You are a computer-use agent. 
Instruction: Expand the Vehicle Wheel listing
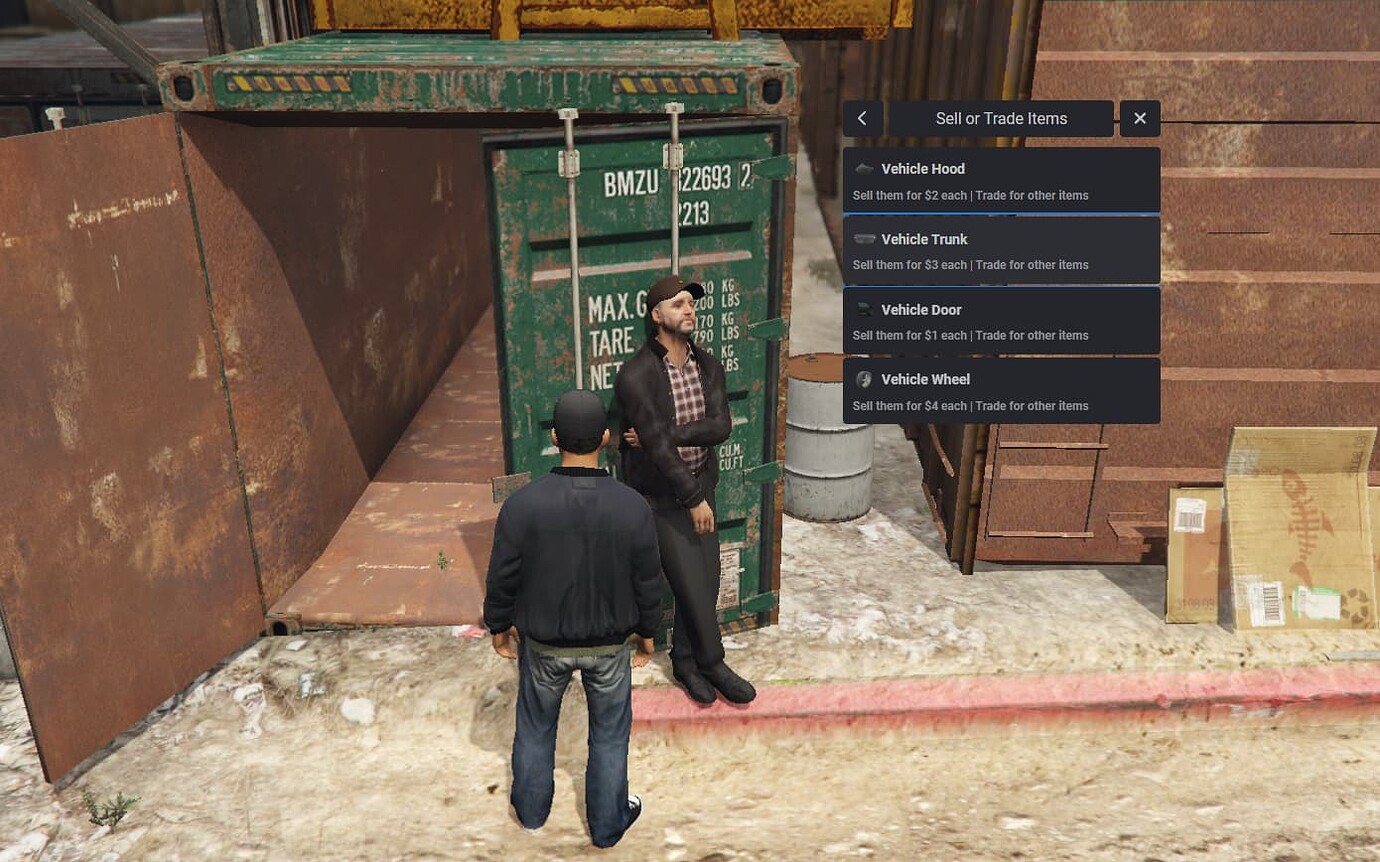pos(1002,390)
